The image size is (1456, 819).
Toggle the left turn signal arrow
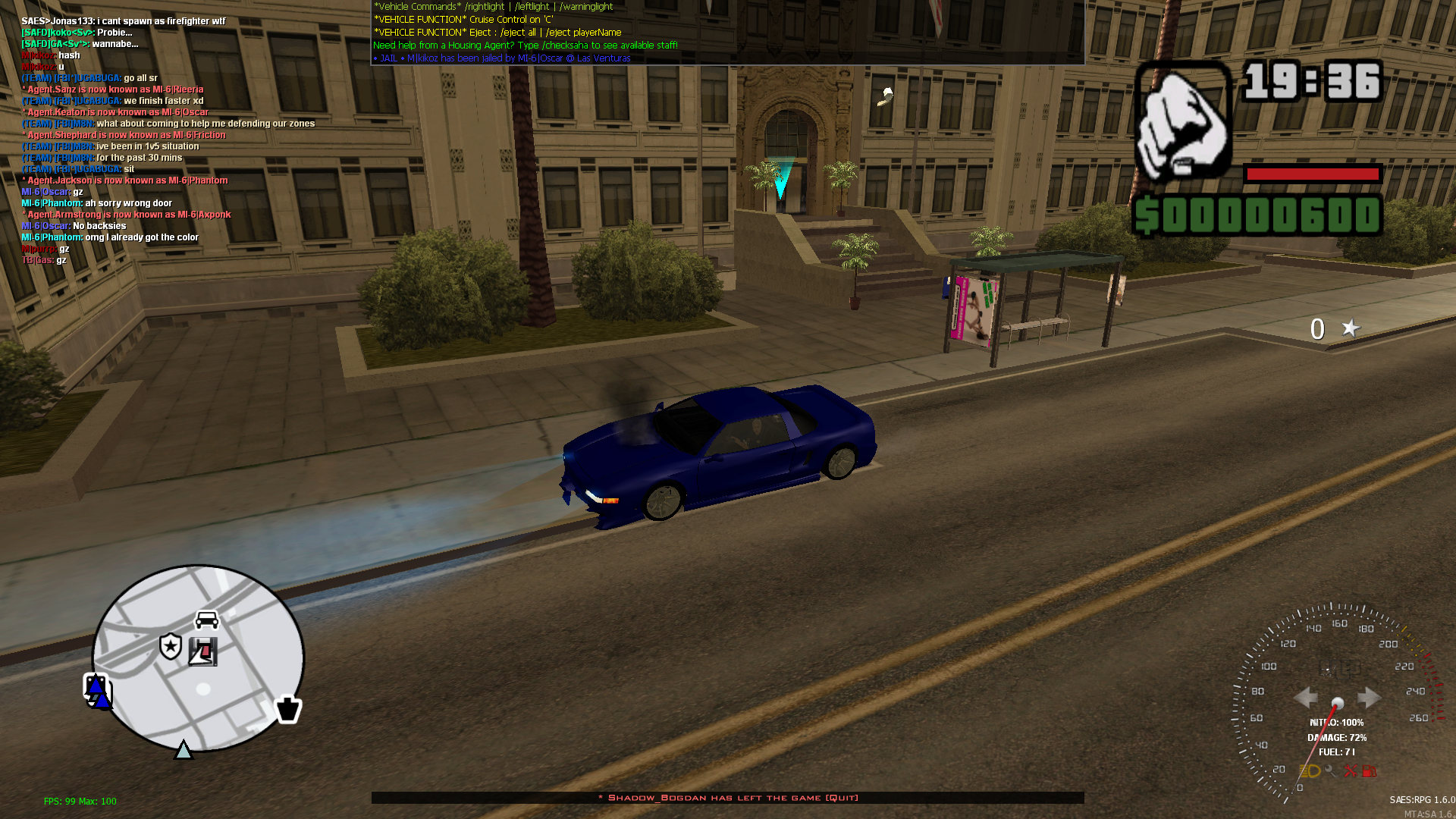(x=1306, y=696)
